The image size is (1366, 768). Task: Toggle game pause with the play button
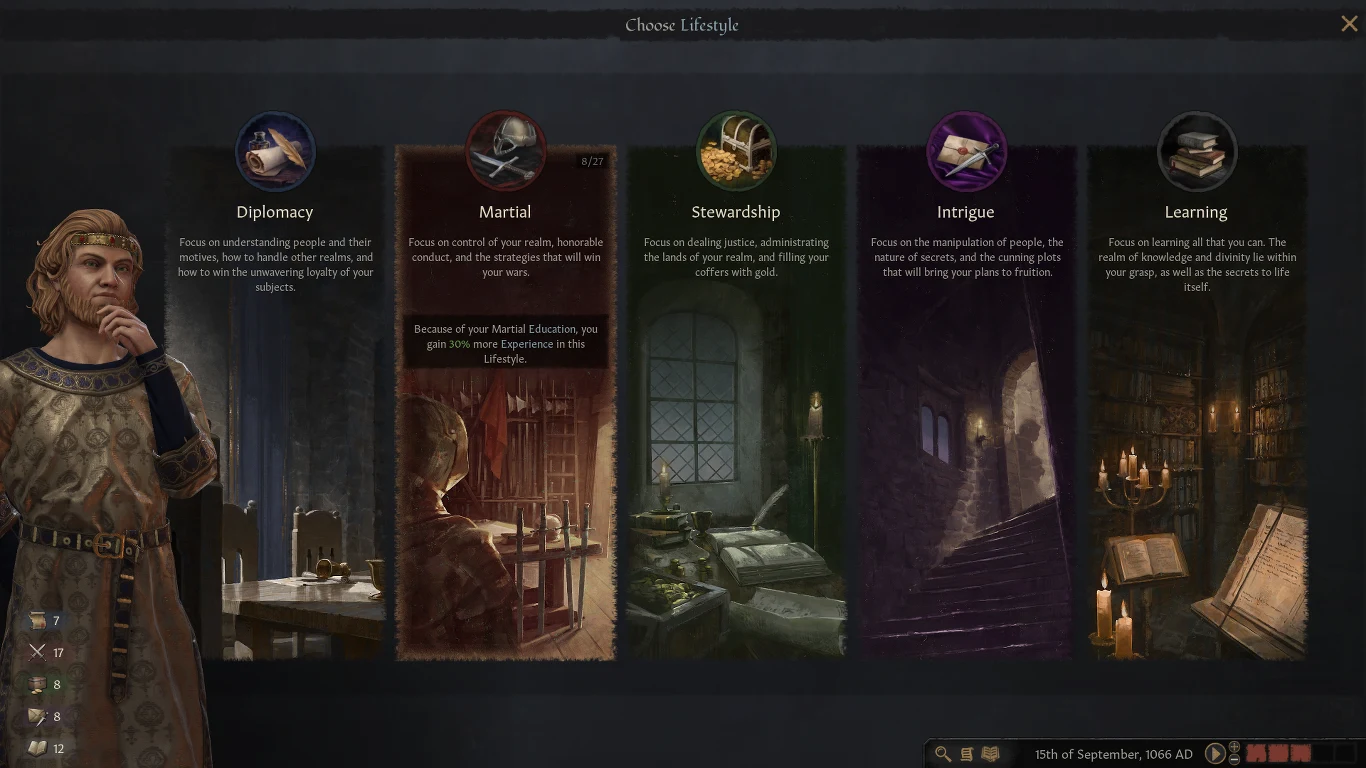[x=1216, y=754]
